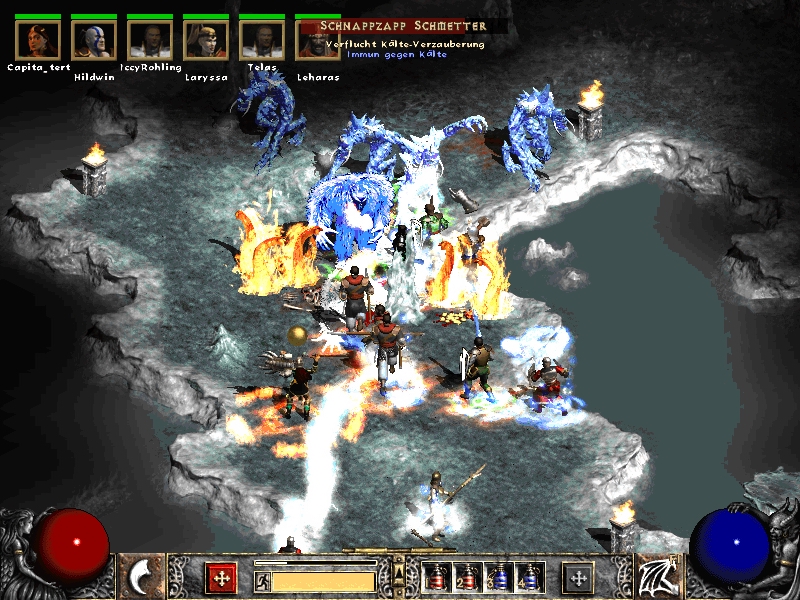Click the Capita_tert party portrait

pos(39,40)
